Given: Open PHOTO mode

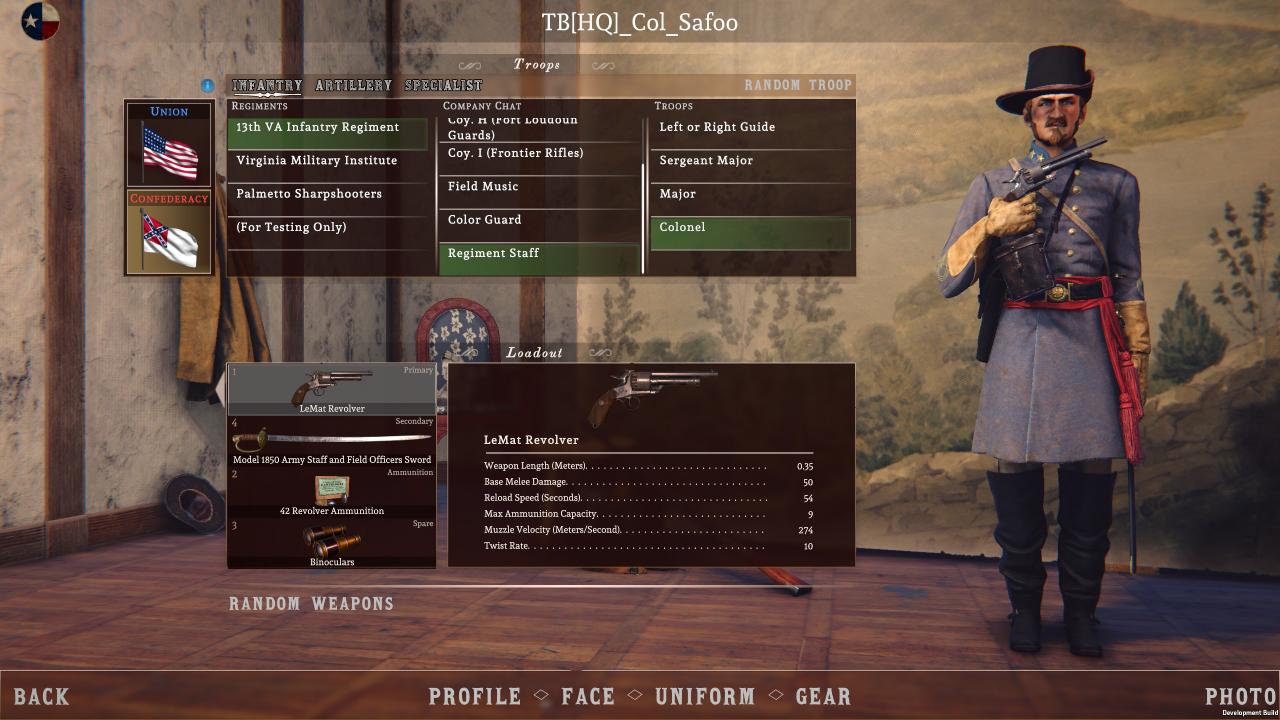Looking at the screenshot, I should [x=1240, y=697].
